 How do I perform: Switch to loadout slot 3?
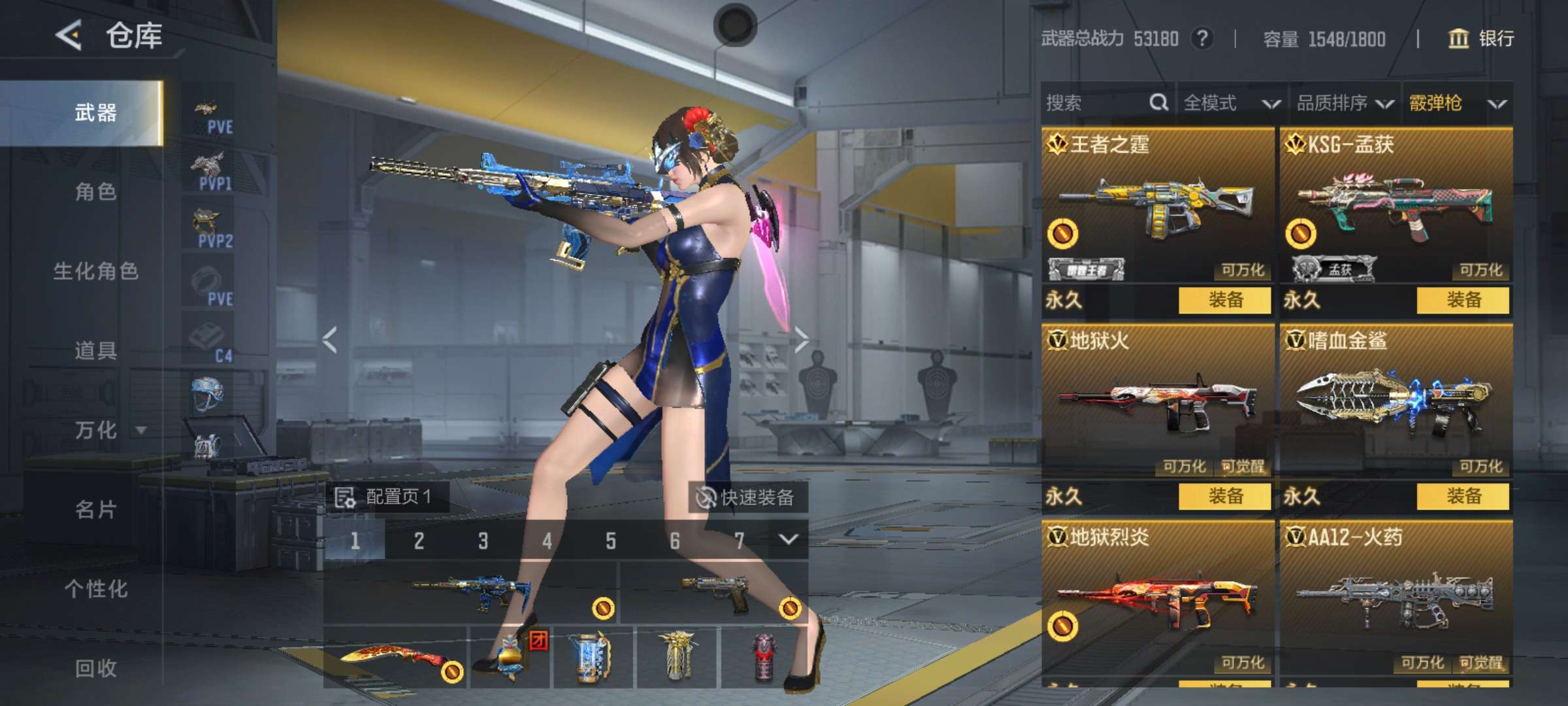pos(483,541)
